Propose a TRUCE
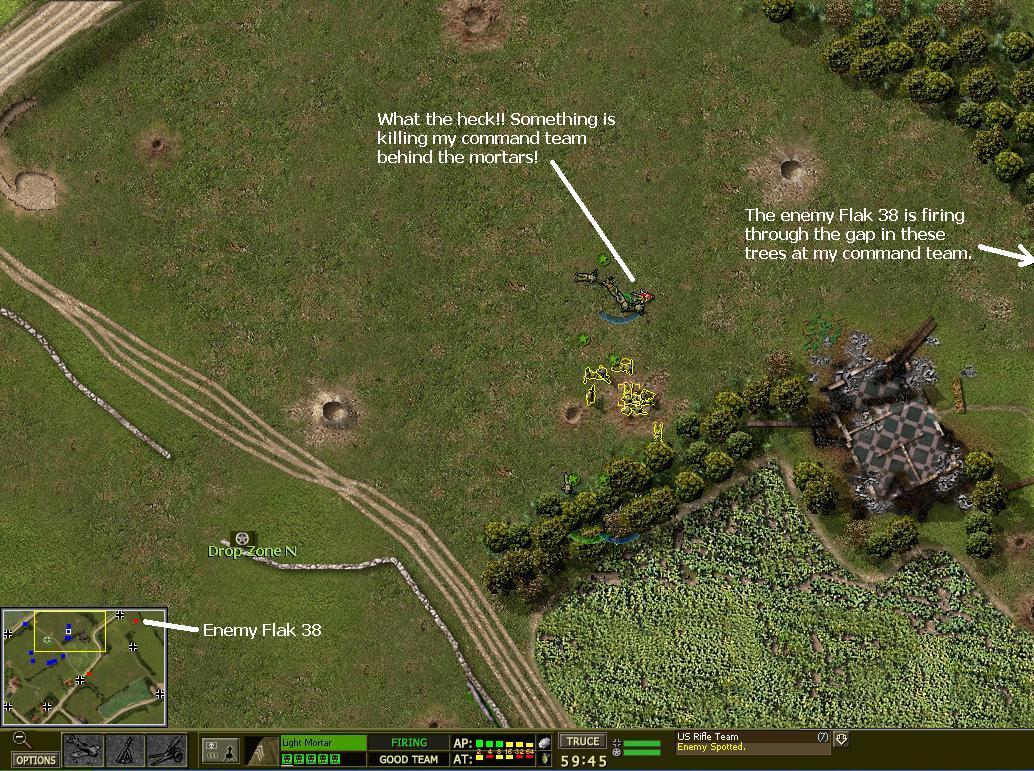Screen dimensions: 1034x771 pos(582,742)
